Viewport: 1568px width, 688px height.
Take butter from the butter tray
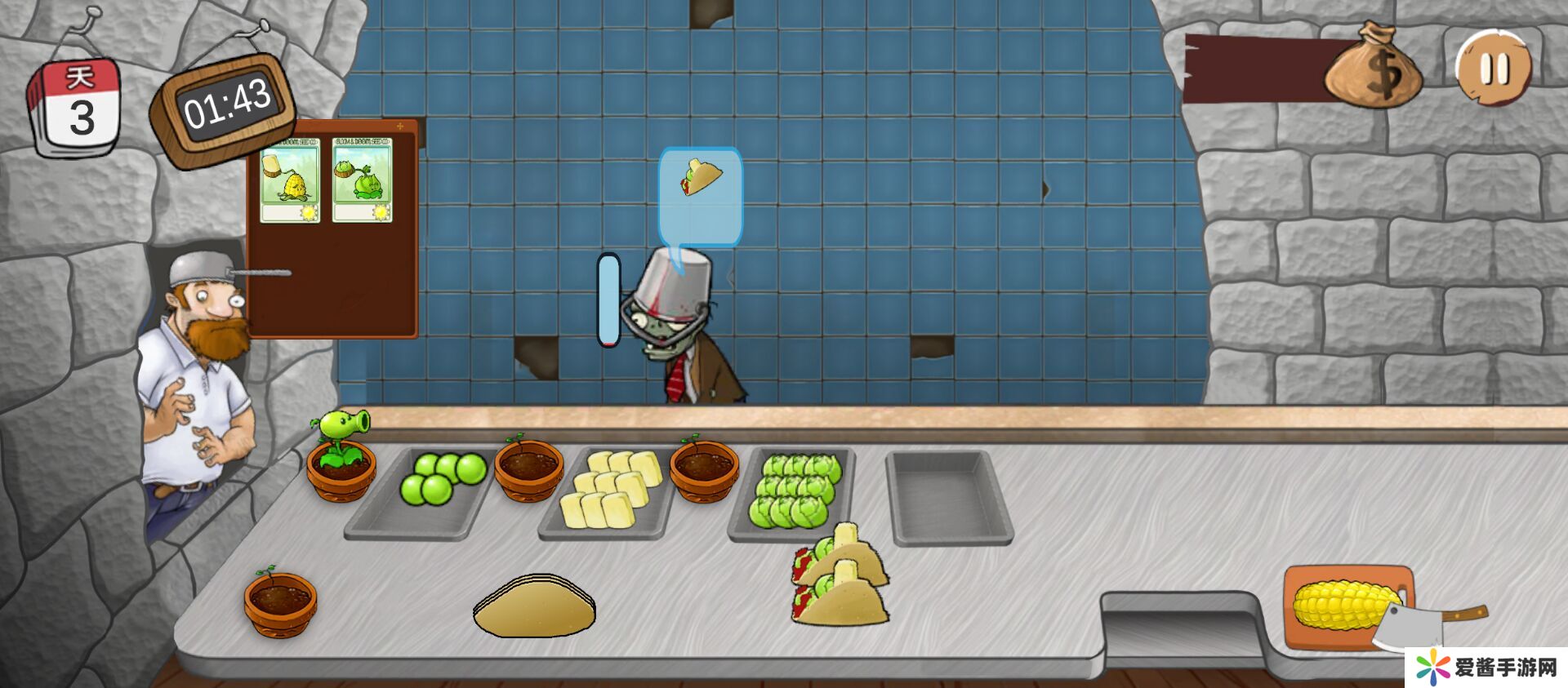(x=612, y=491)
